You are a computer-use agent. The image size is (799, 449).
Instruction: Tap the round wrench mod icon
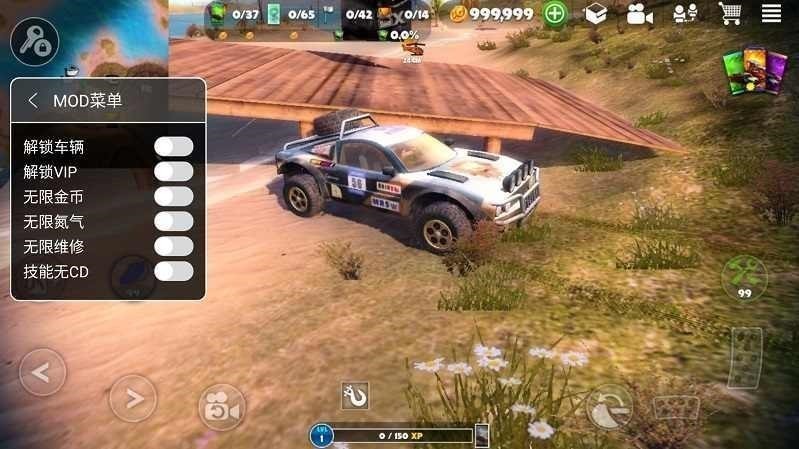[x=35, y=41]
